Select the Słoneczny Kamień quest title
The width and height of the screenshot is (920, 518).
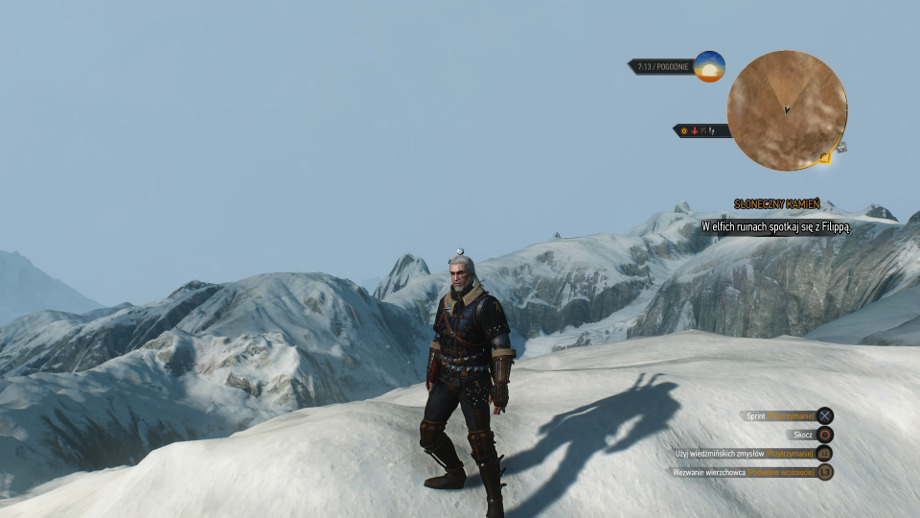tap(777, 204)
